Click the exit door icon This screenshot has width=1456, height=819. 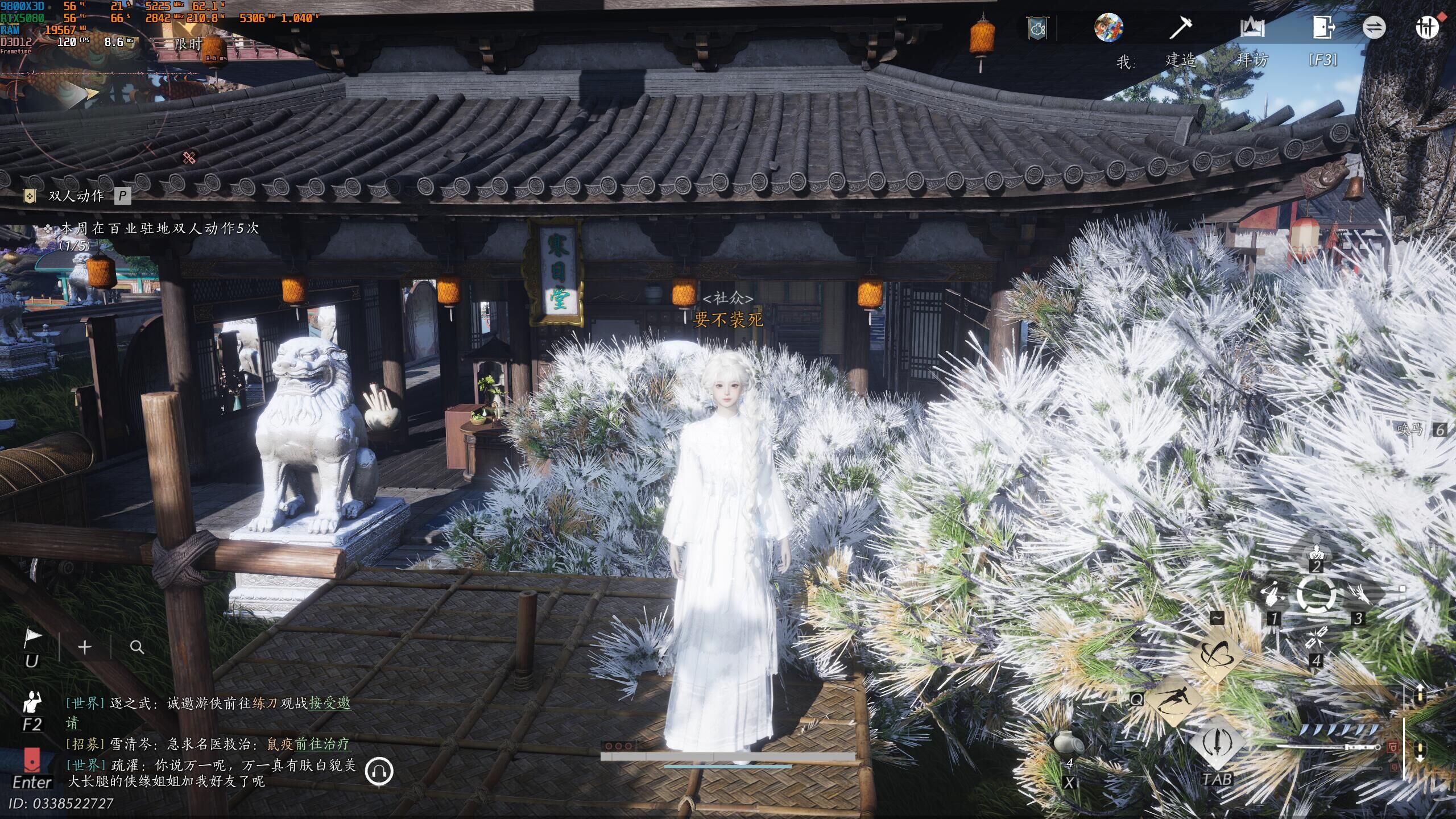(x=1323, y=28)
